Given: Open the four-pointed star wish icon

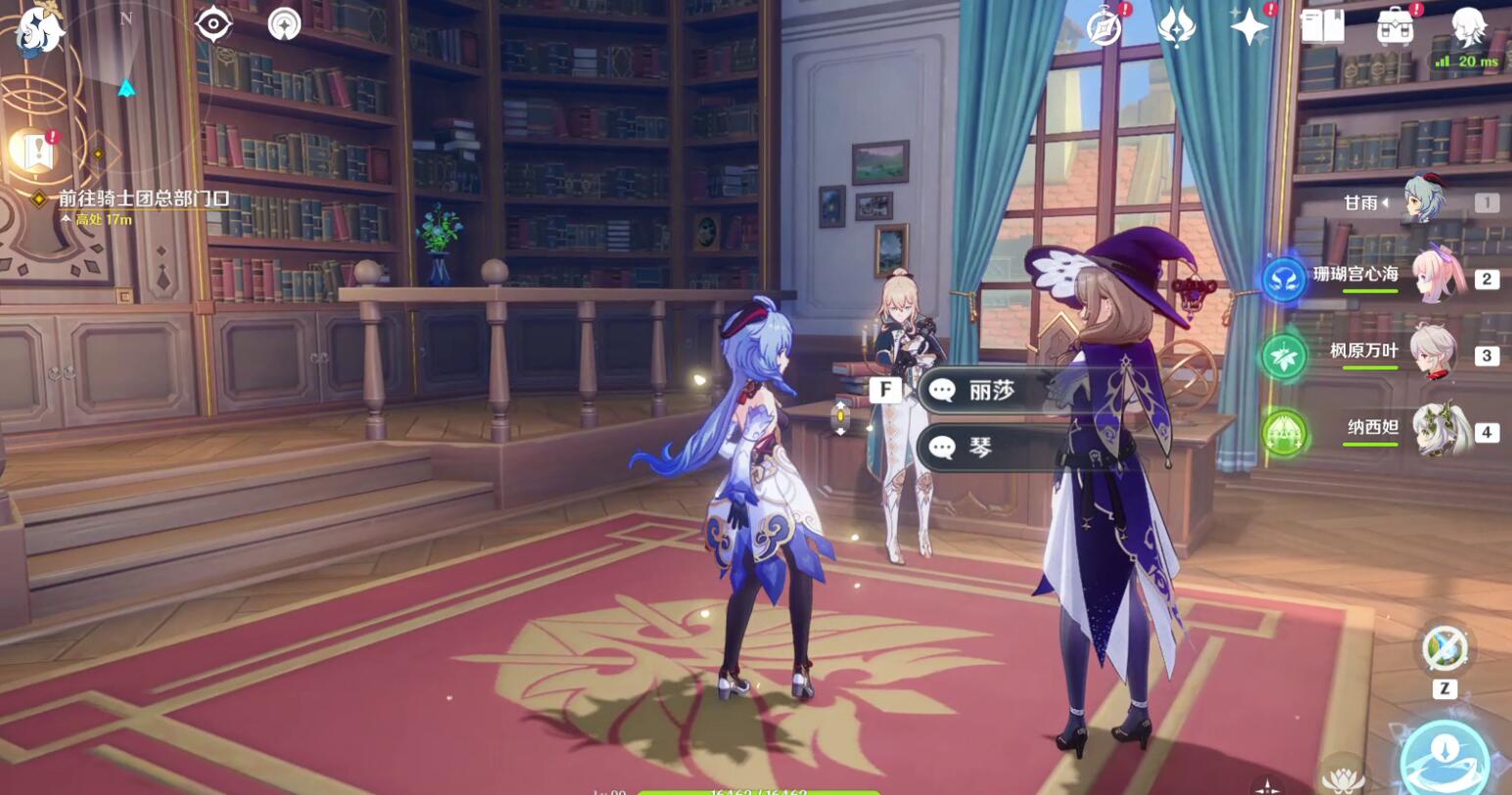Looking at the screenshot, I should 1251,27.
